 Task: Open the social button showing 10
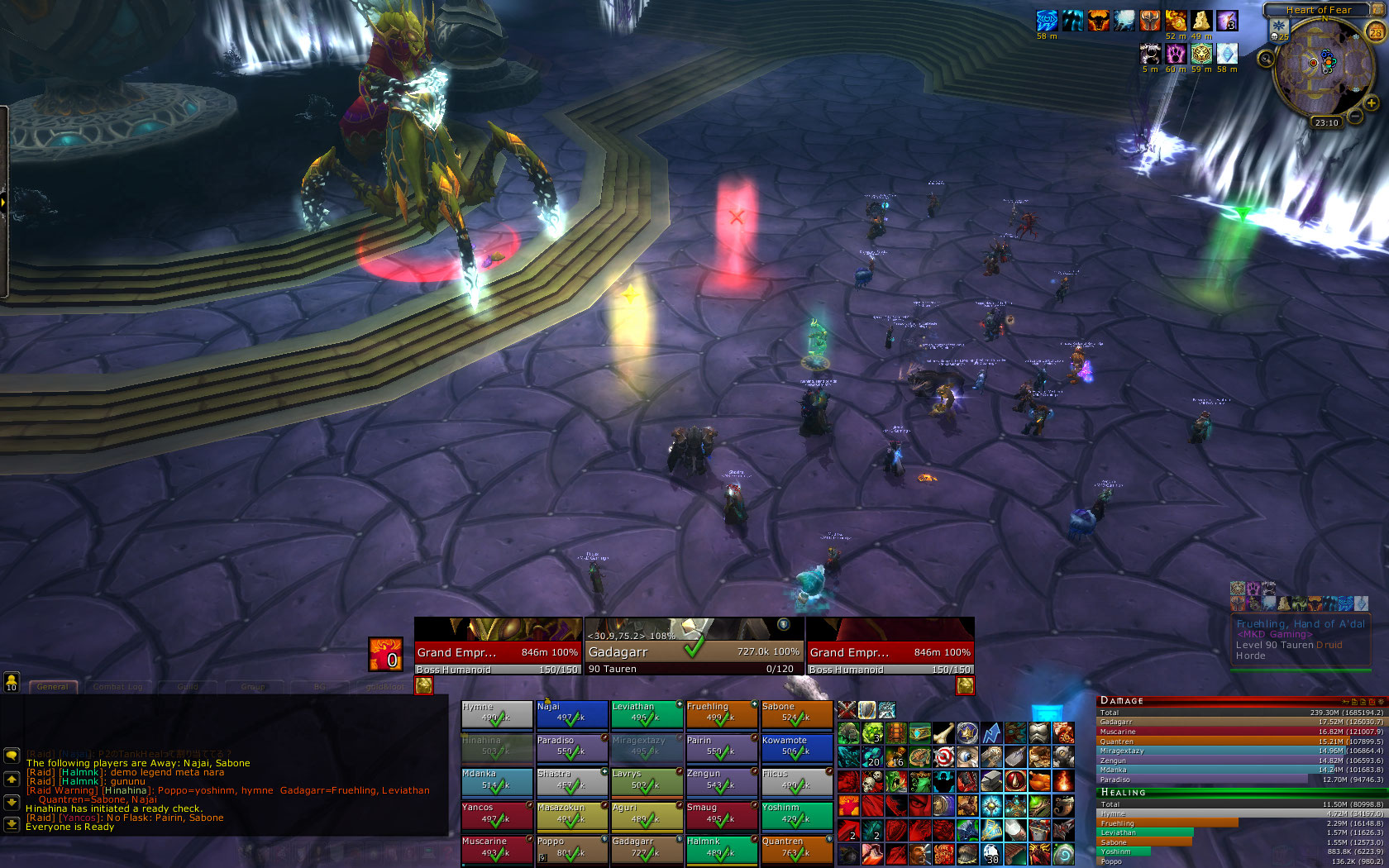(12, 681)
